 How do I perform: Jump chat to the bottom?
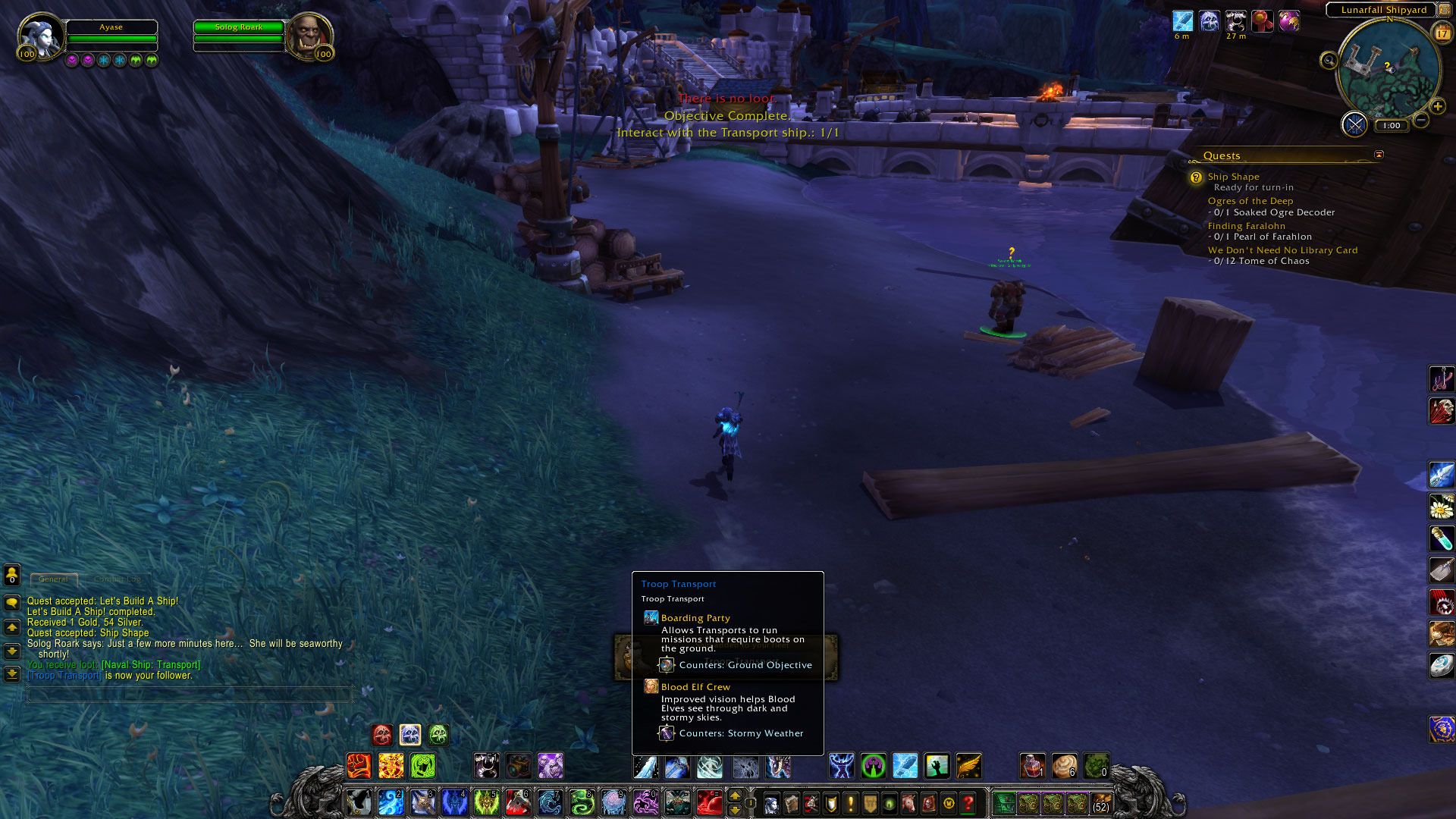[12, 674]
